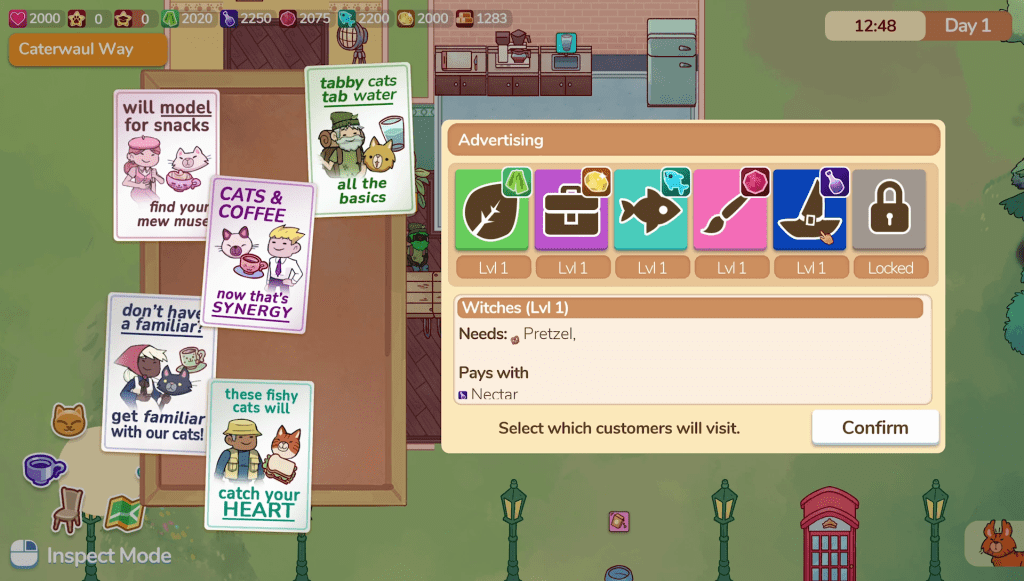Select the "will model for snacks" poster
Image resolution: width=1024 pixels, height=581 pixels.
[167, 165]
